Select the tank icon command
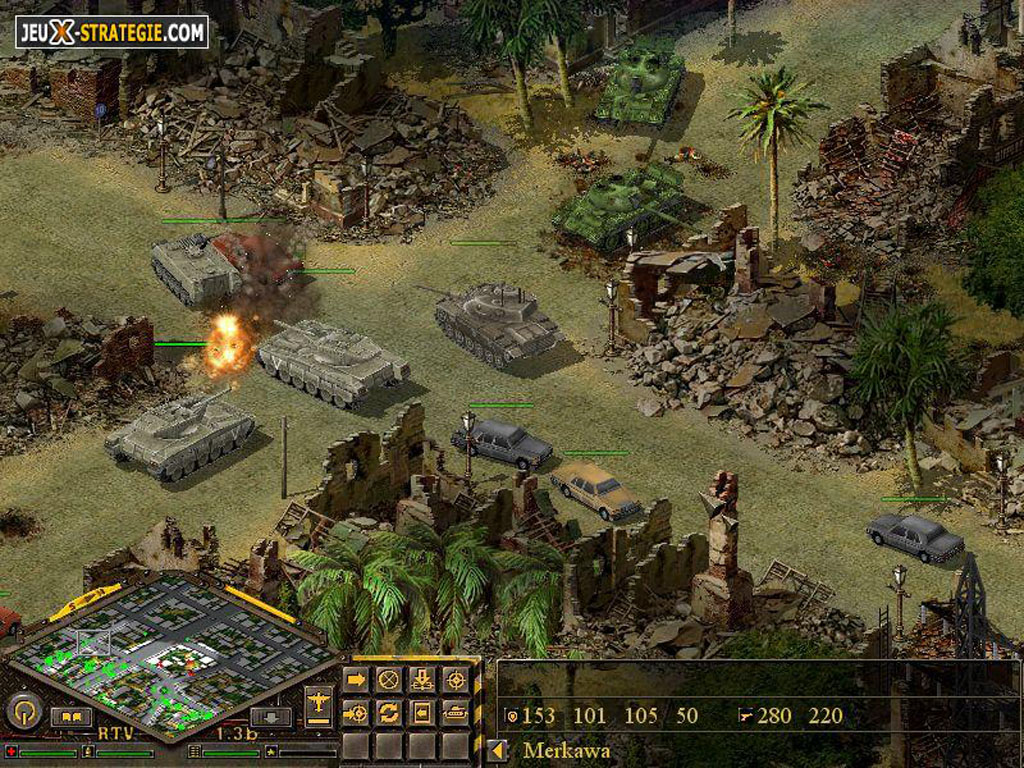This screenshot has width=1024, height=768. [455, 713]
